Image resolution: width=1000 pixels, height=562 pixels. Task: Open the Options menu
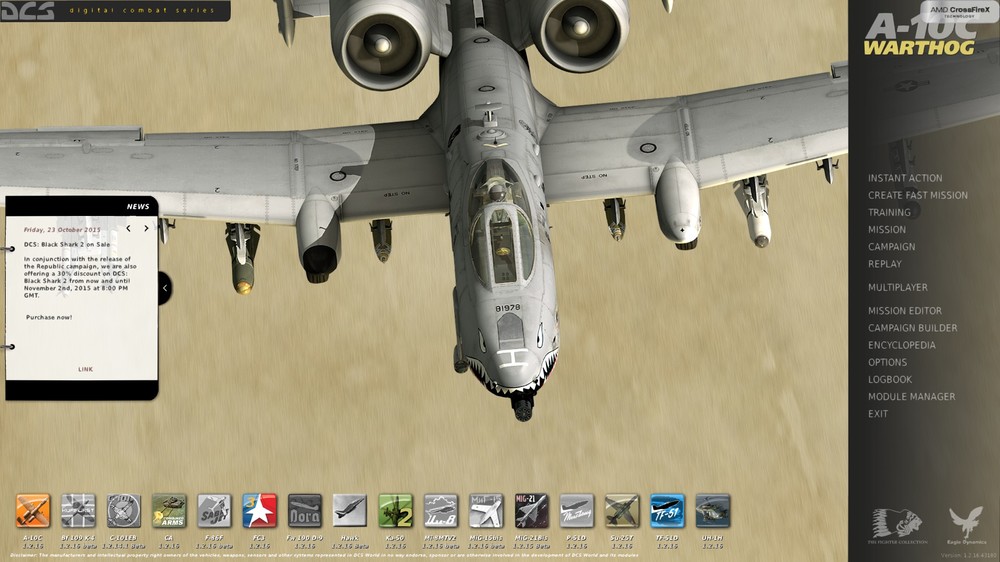click(x=887, y=362)
